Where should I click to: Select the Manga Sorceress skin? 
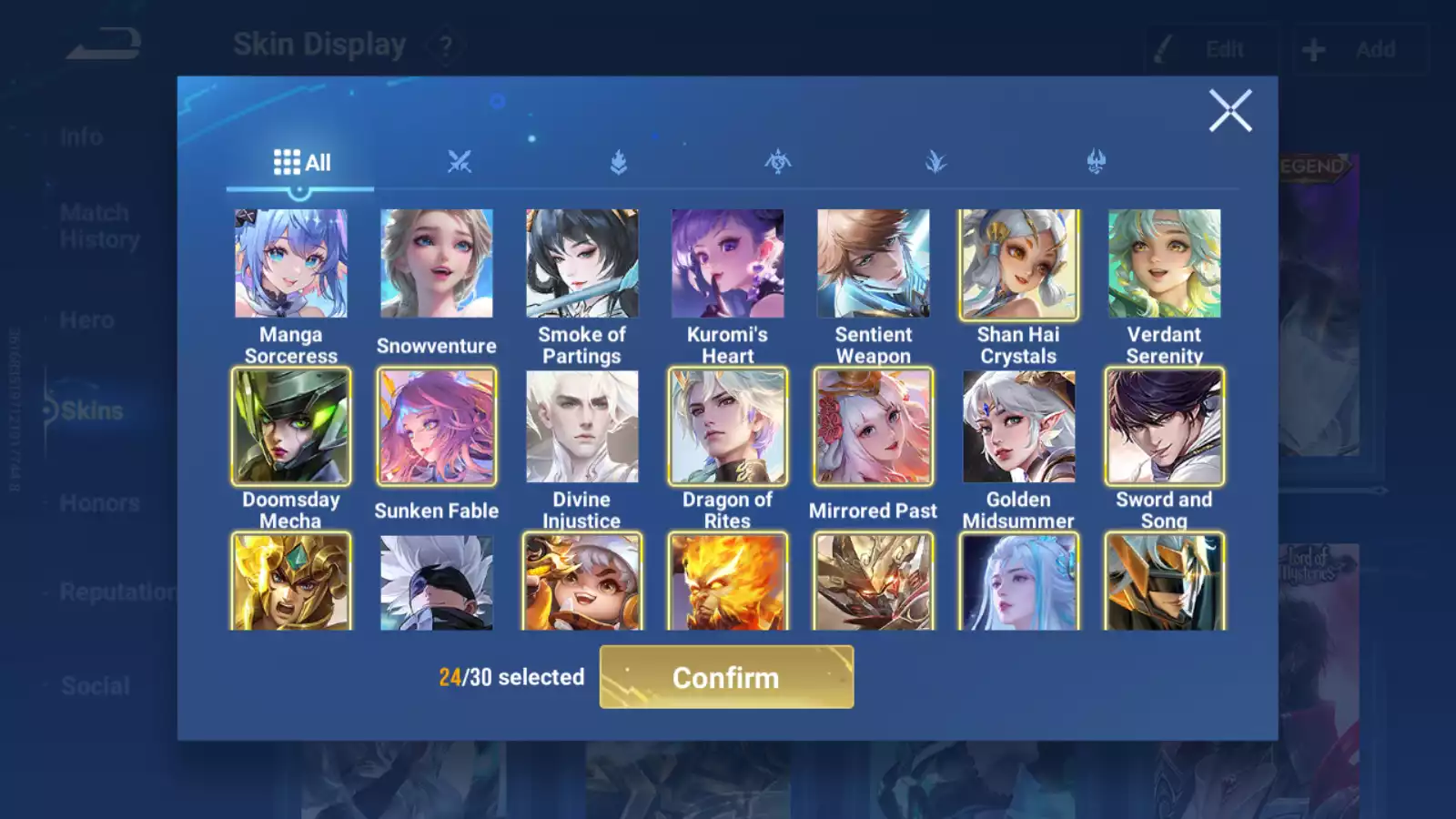291,264
